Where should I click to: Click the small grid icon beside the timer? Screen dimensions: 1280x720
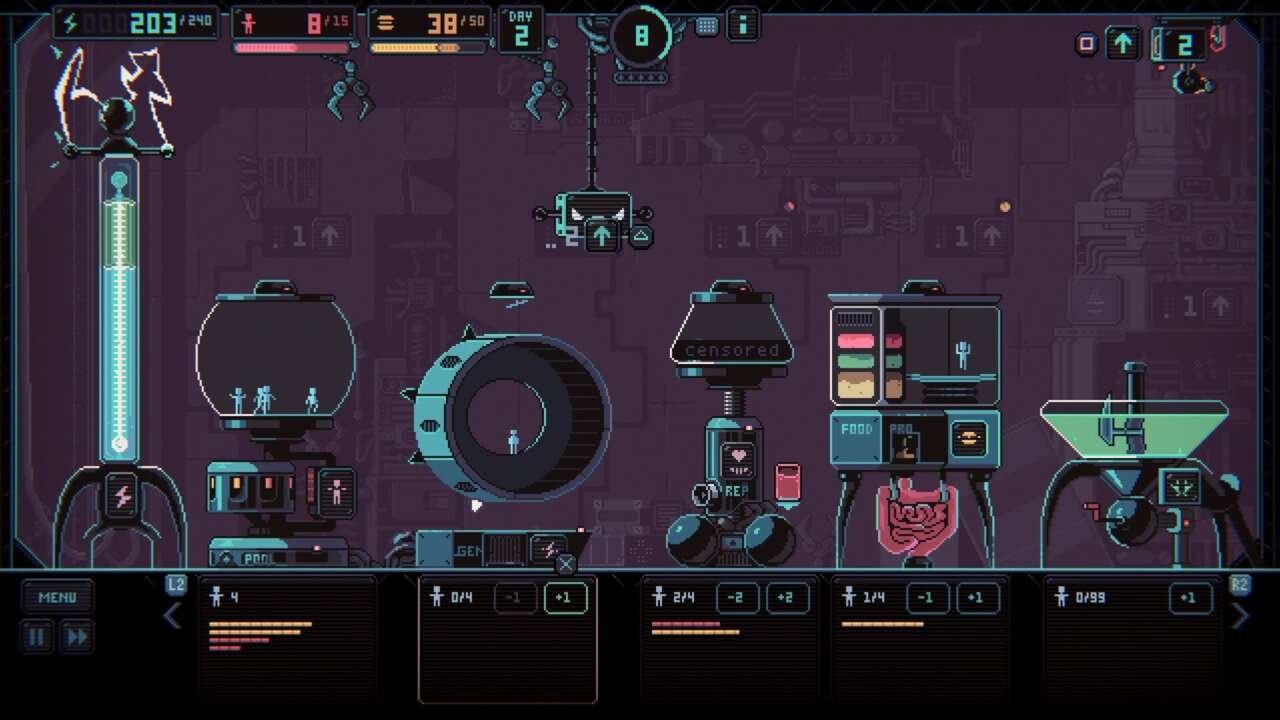pos(707,26)
